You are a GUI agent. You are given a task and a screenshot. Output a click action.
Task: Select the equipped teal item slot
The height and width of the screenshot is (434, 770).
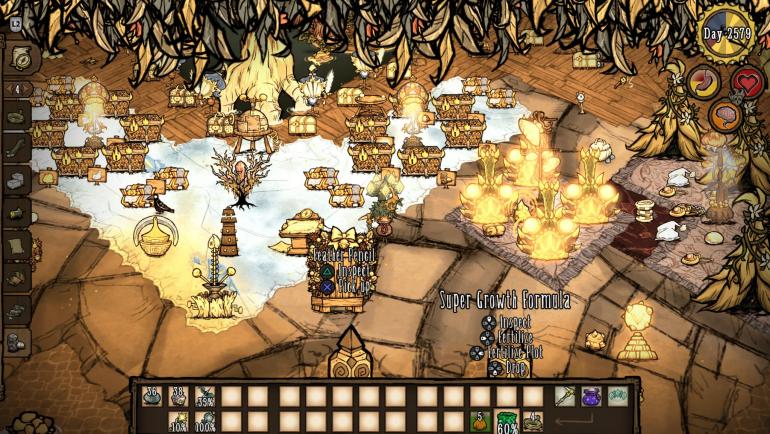[x=619, y=396]
